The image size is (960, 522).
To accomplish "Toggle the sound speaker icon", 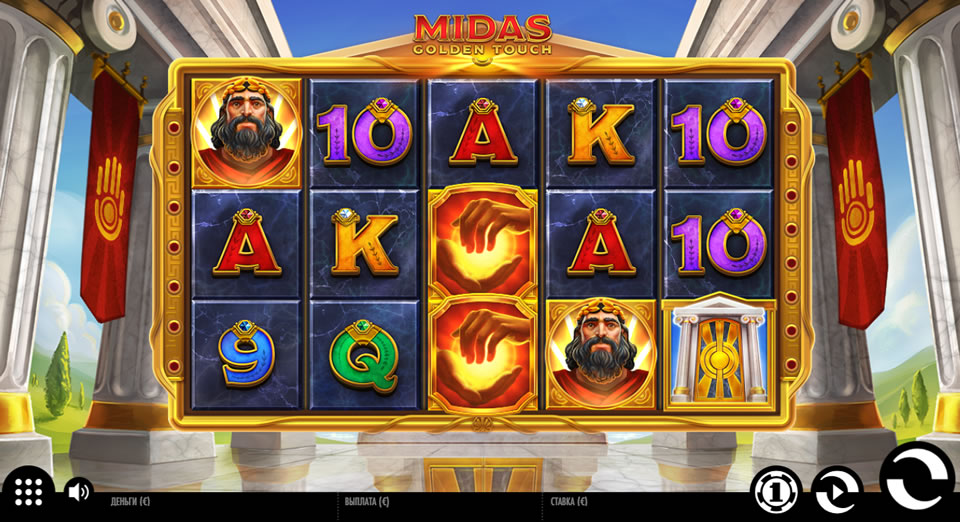I will click(x=77, y=491).
